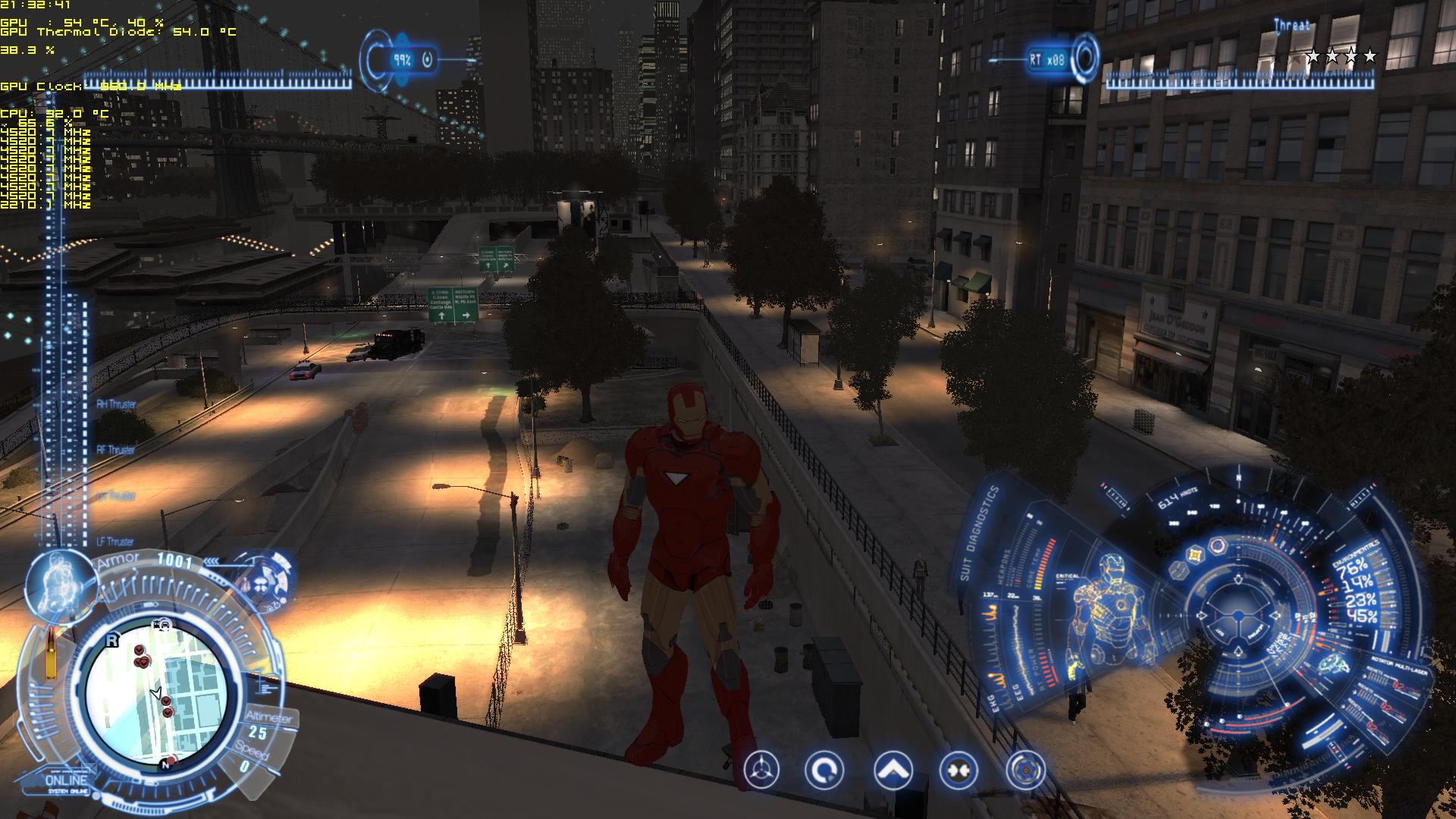Select the arc reactor gear icon
Screen dimensions: 1456x819
[x=1025, y=771]
